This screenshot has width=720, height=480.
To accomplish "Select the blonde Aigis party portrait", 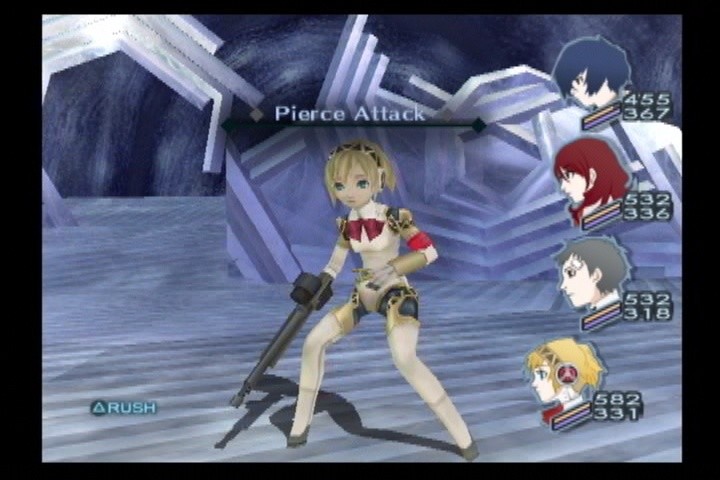I will (x=563, y=371).
